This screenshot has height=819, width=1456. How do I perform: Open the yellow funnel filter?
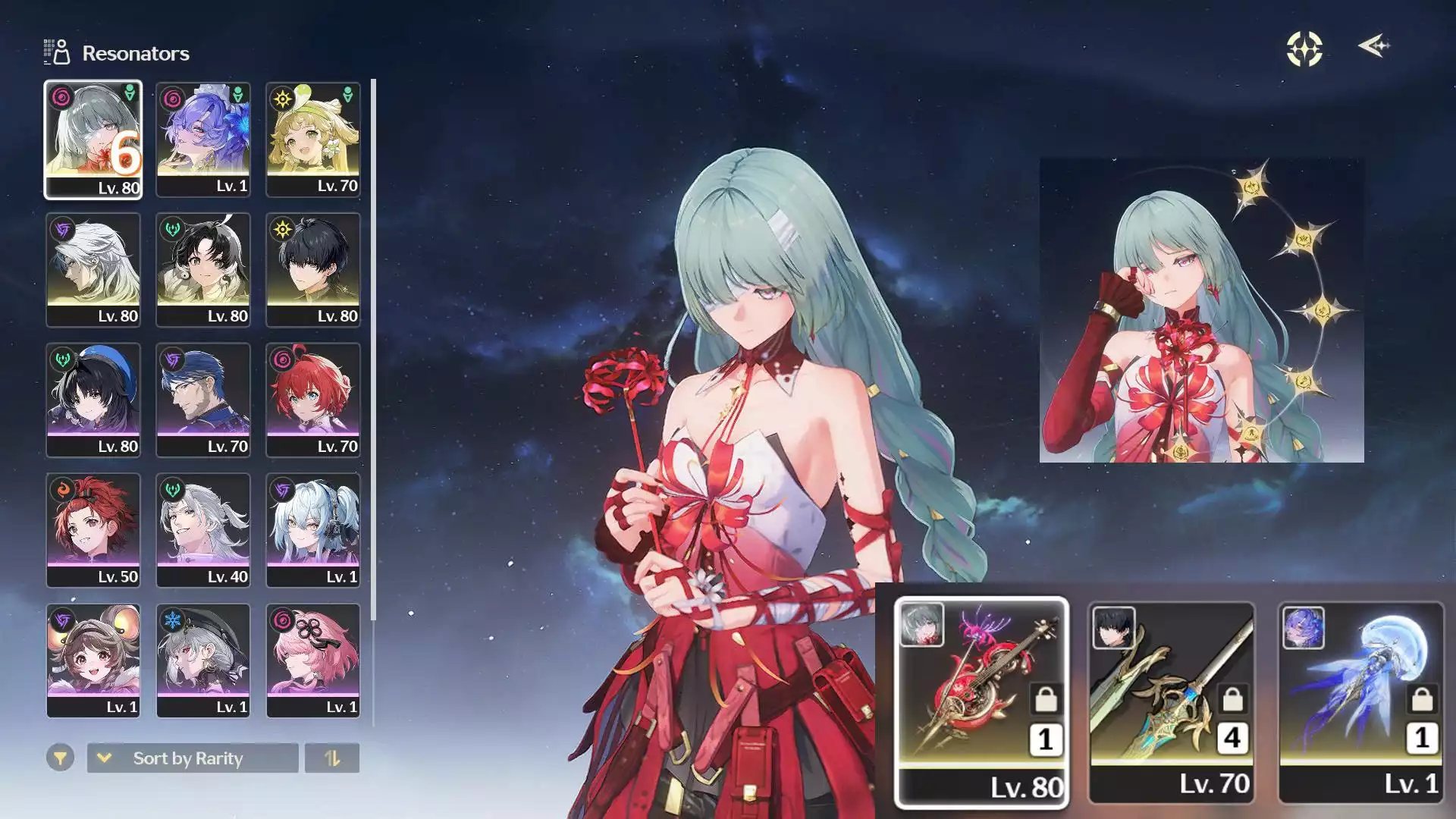pyautogui.click(x=60, y=758)
